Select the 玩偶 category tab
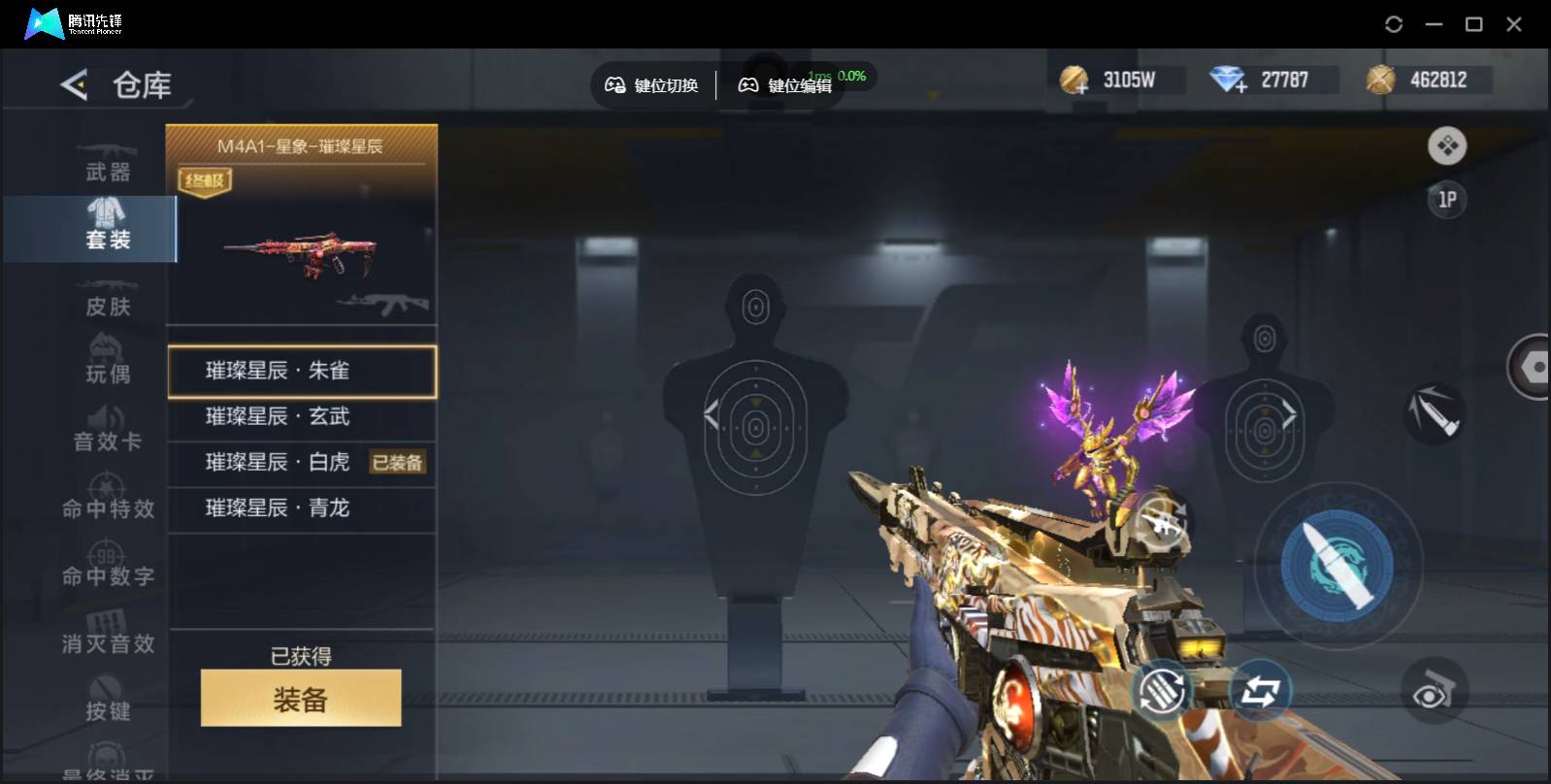Image resolution: width=1551 pixels, height=784 pixels. (x=107, y=364)
